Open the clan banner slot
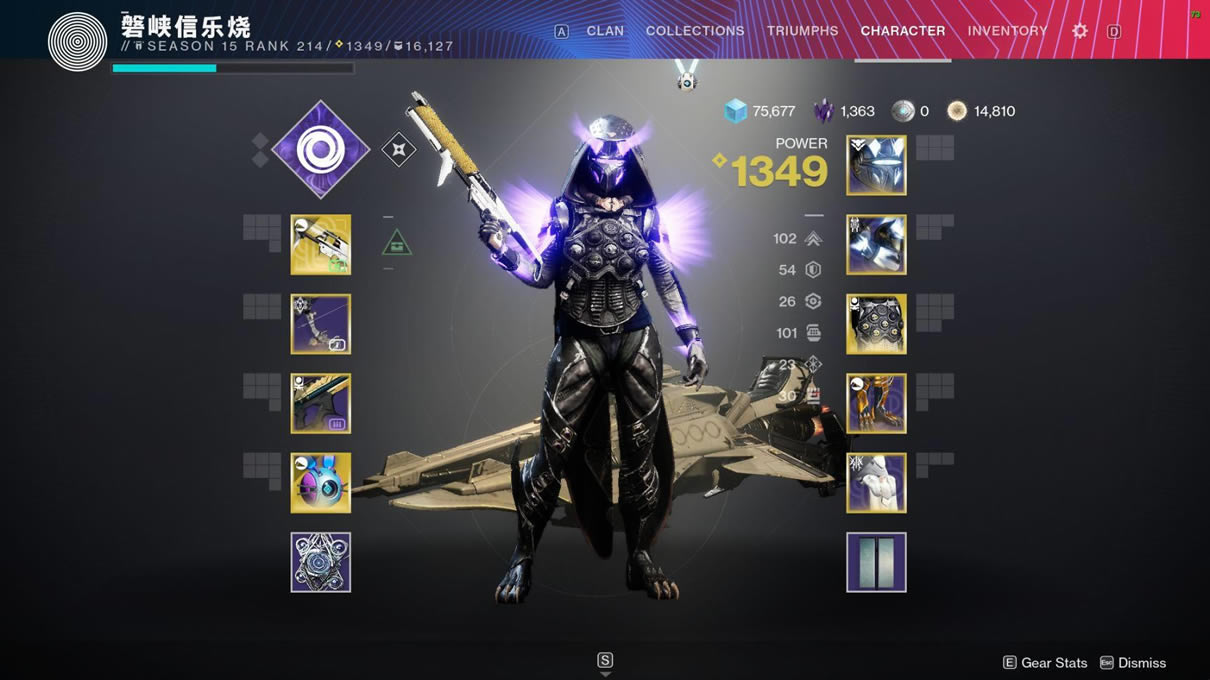Screen dimensions: 1210x680 (x=876, y=562)
